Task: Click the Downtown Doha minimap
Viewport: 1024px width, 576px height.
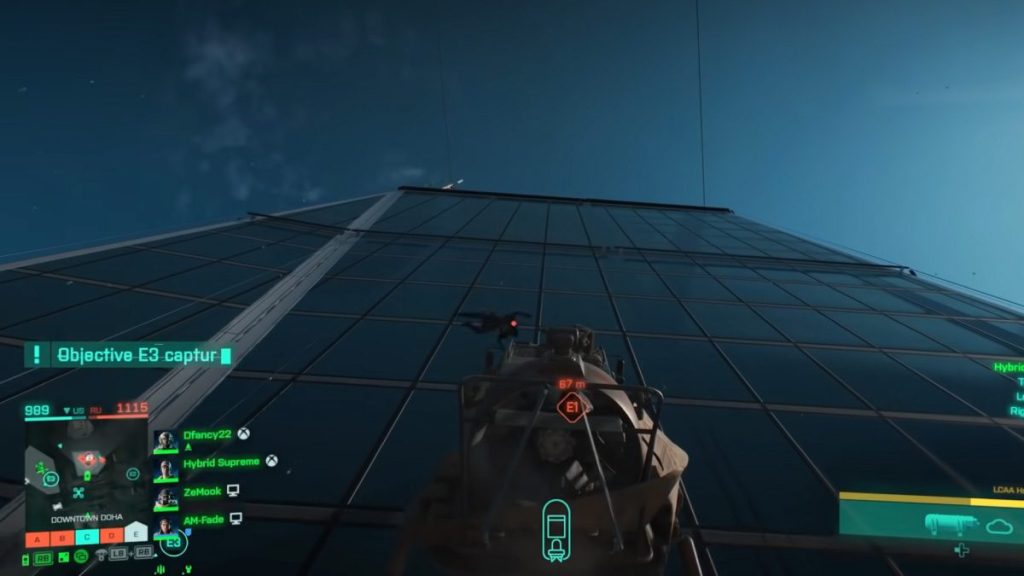Action: (x=86, y=468)
